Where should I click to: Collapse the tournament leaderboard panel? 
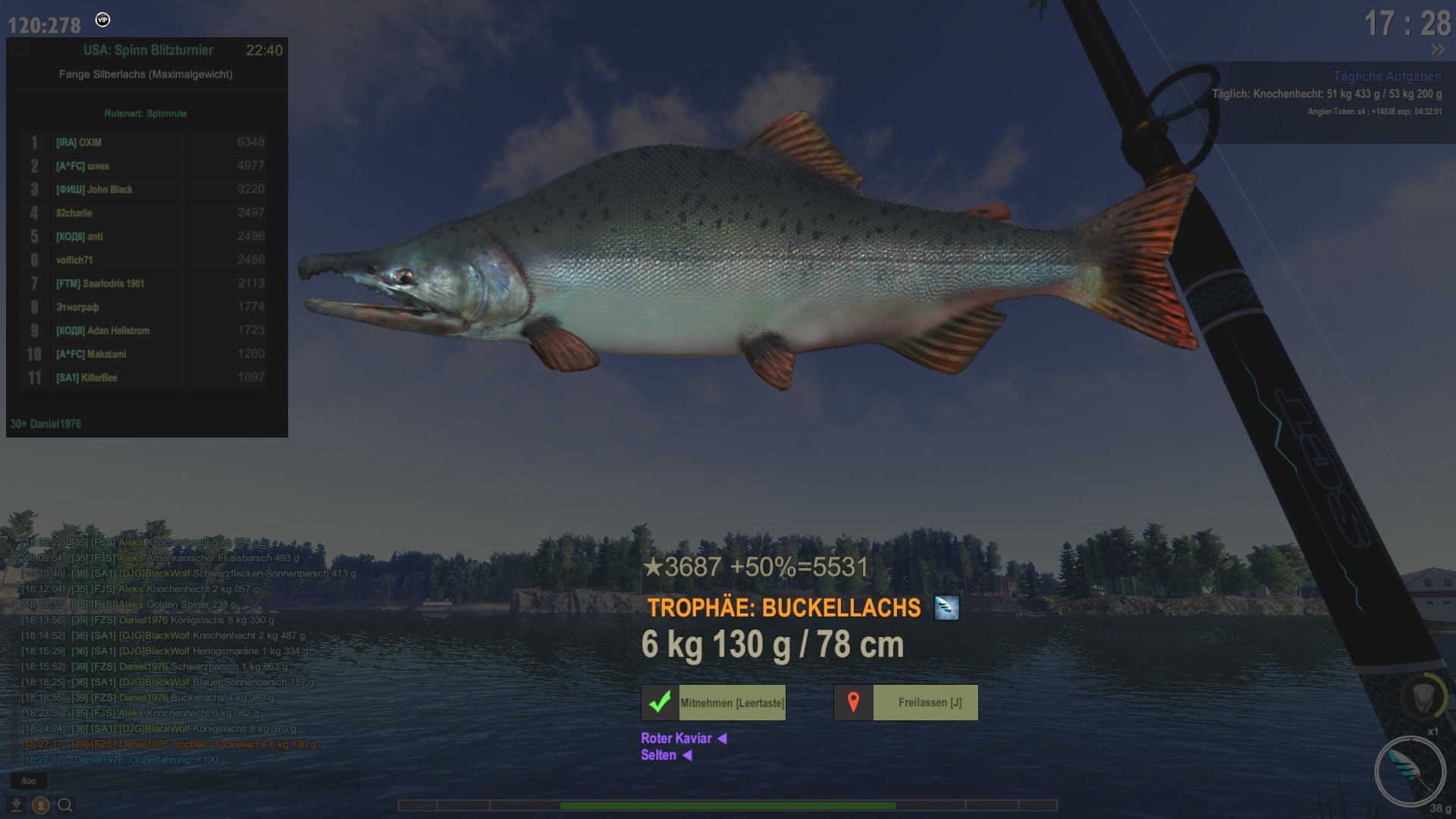point(20,50)
